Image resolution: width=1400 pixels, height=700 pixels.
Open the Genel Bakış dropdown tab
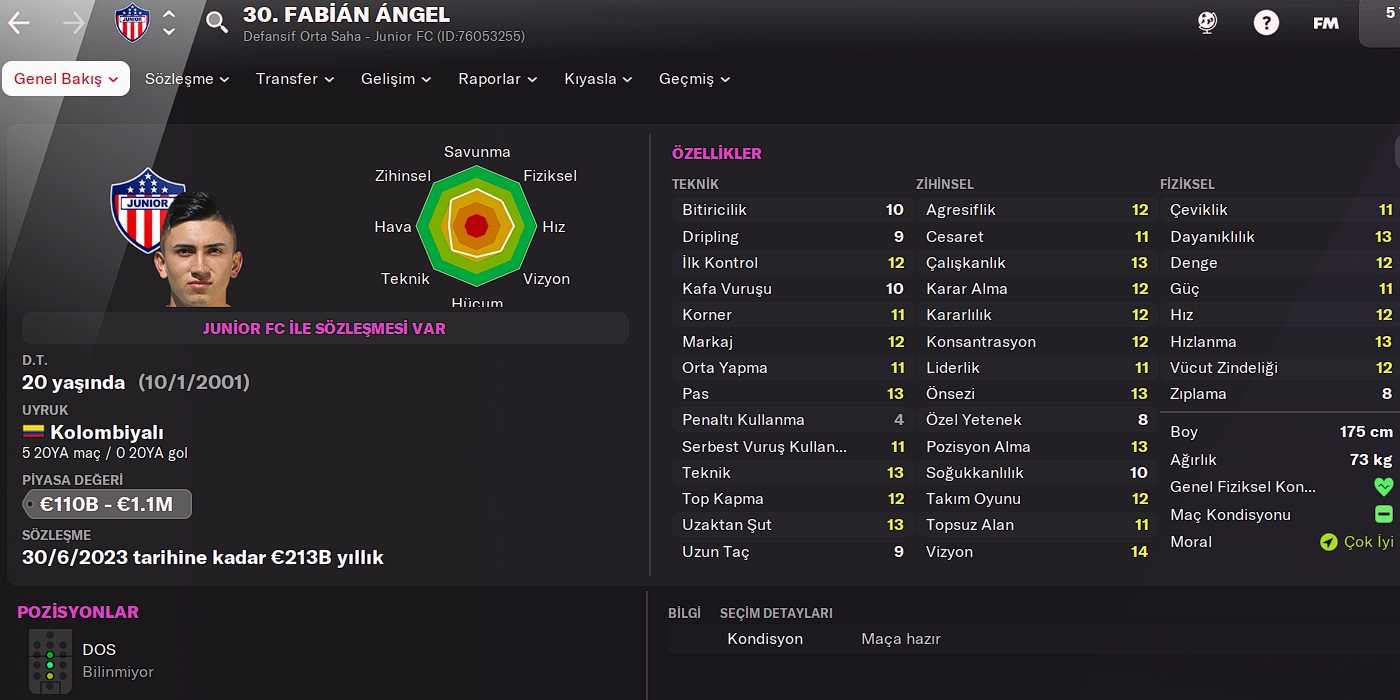(66, 79)
